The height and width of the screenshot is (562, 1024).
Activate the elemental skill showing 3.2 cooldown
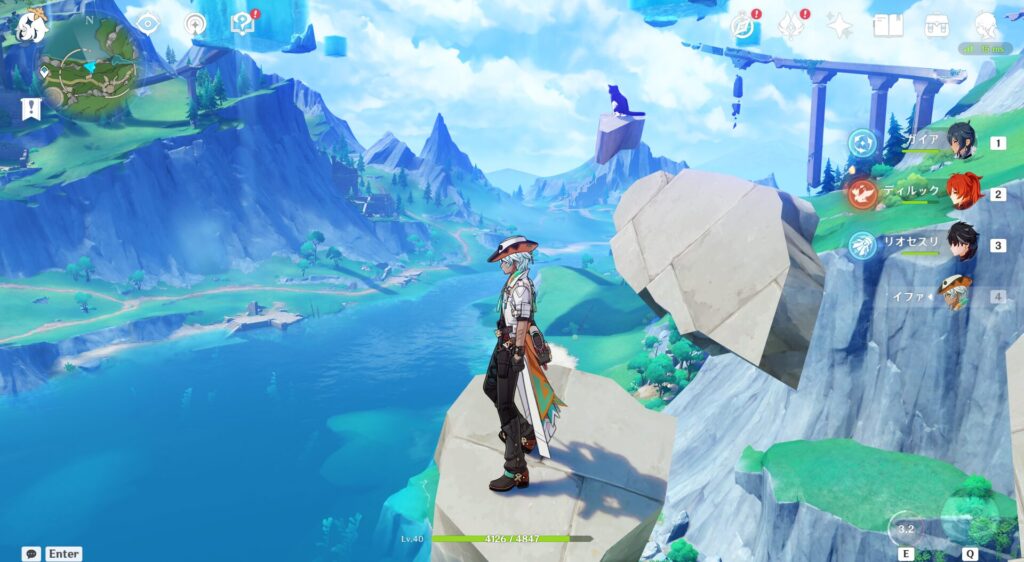907,528
